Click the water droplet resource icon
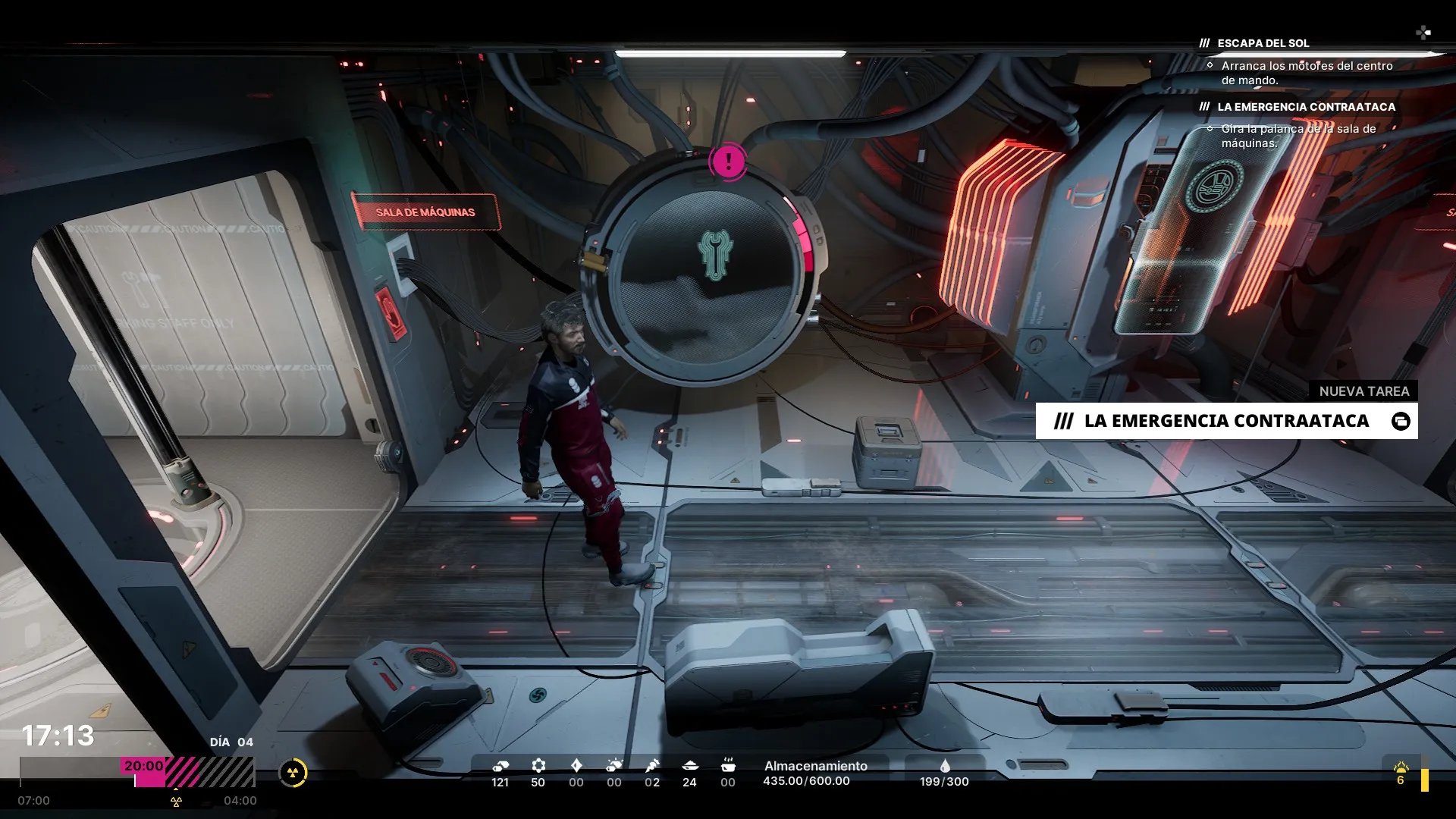This screenshot has width=1456, height=819. (944, 766)
